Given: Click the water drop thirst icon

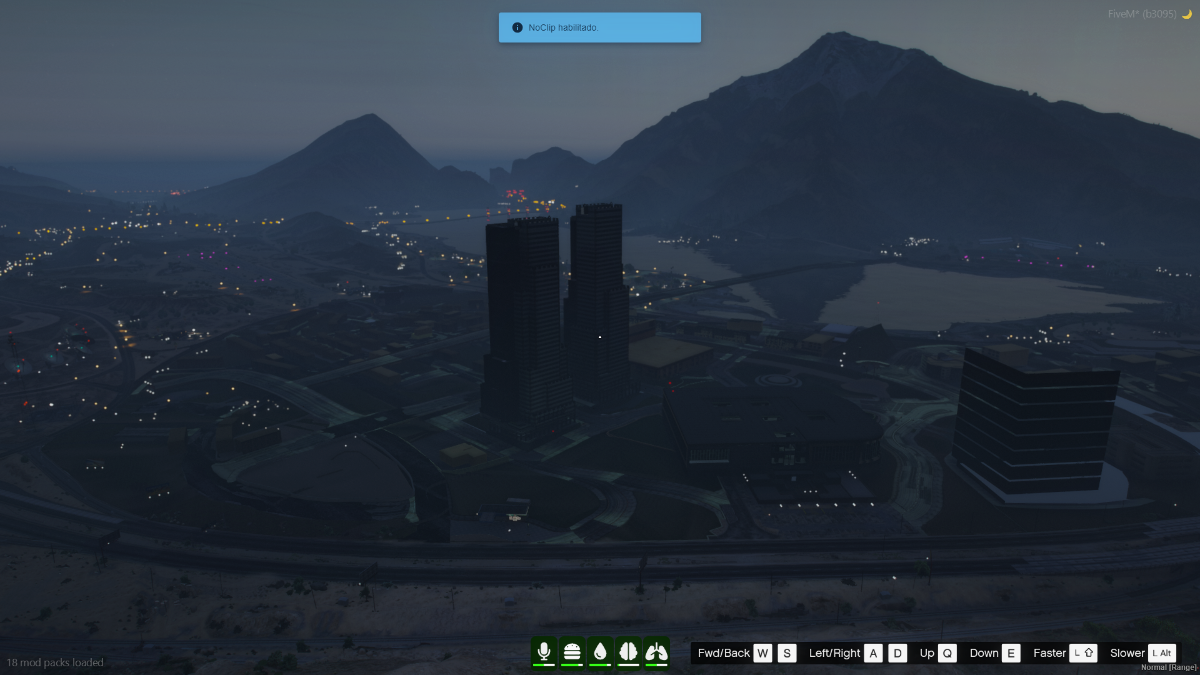Looking at the screenshot, I should (600, 652).
